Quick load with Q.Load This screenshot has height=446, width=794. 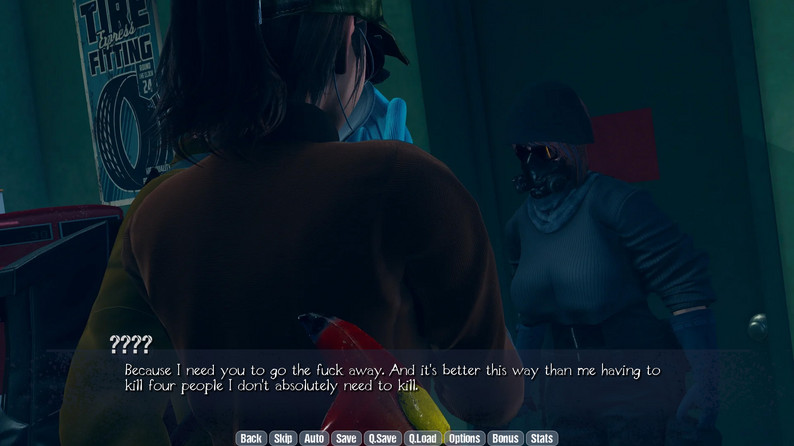pyautogui.click(x=423, y=438)
